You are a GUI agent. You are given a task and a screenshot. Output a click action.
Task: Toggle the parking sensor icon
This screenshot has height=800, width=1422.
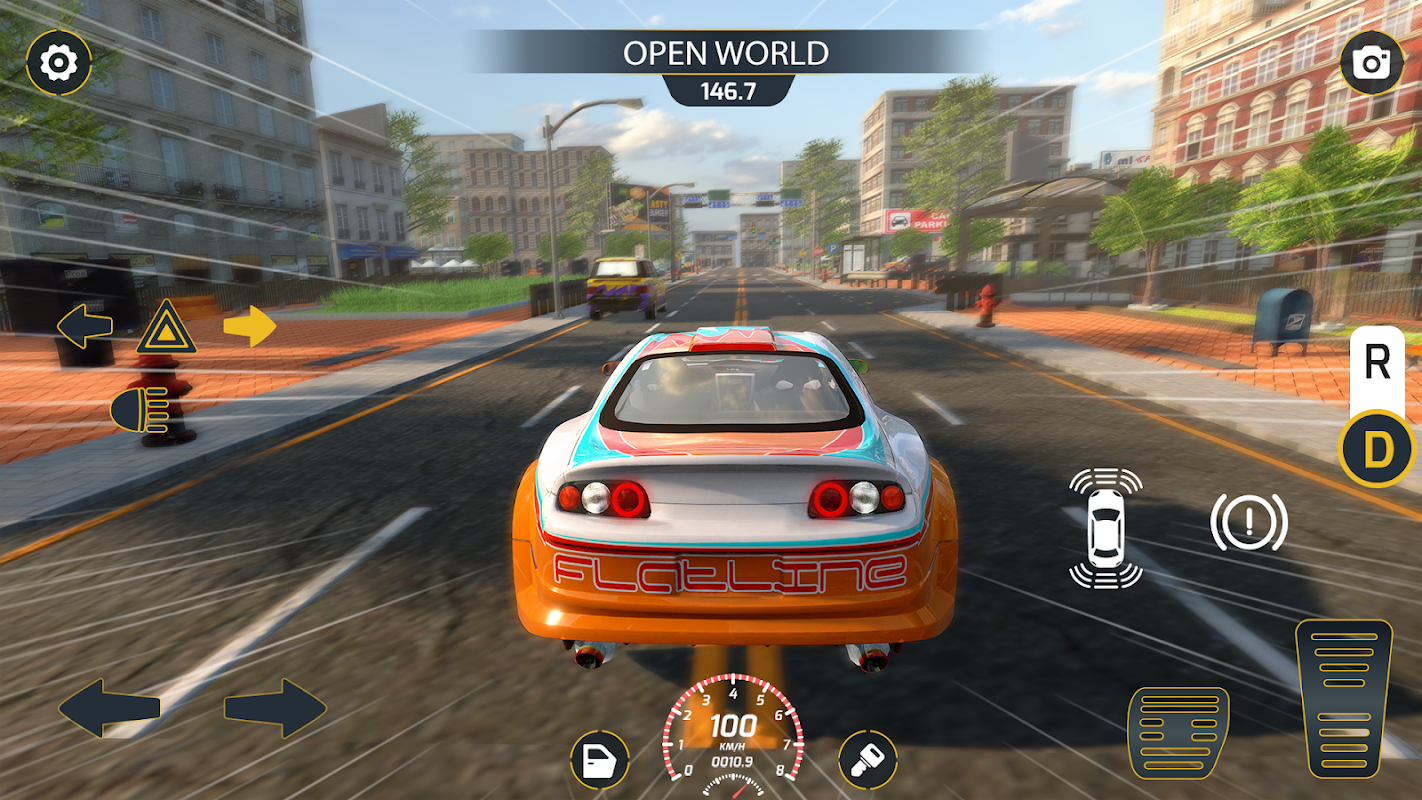pyautogui.click(x=1105, y=527)
